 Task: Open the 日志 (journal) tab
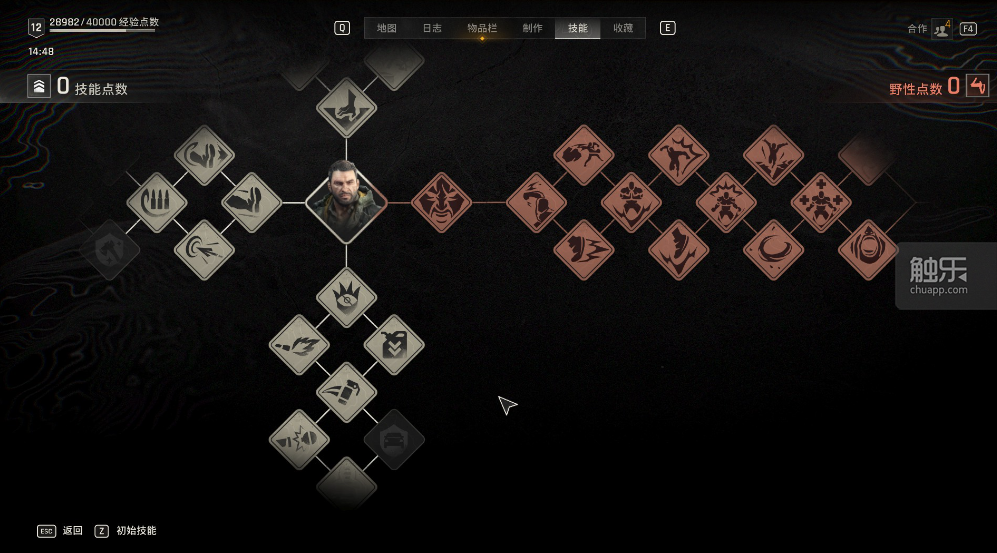click(x=432, y=28)
